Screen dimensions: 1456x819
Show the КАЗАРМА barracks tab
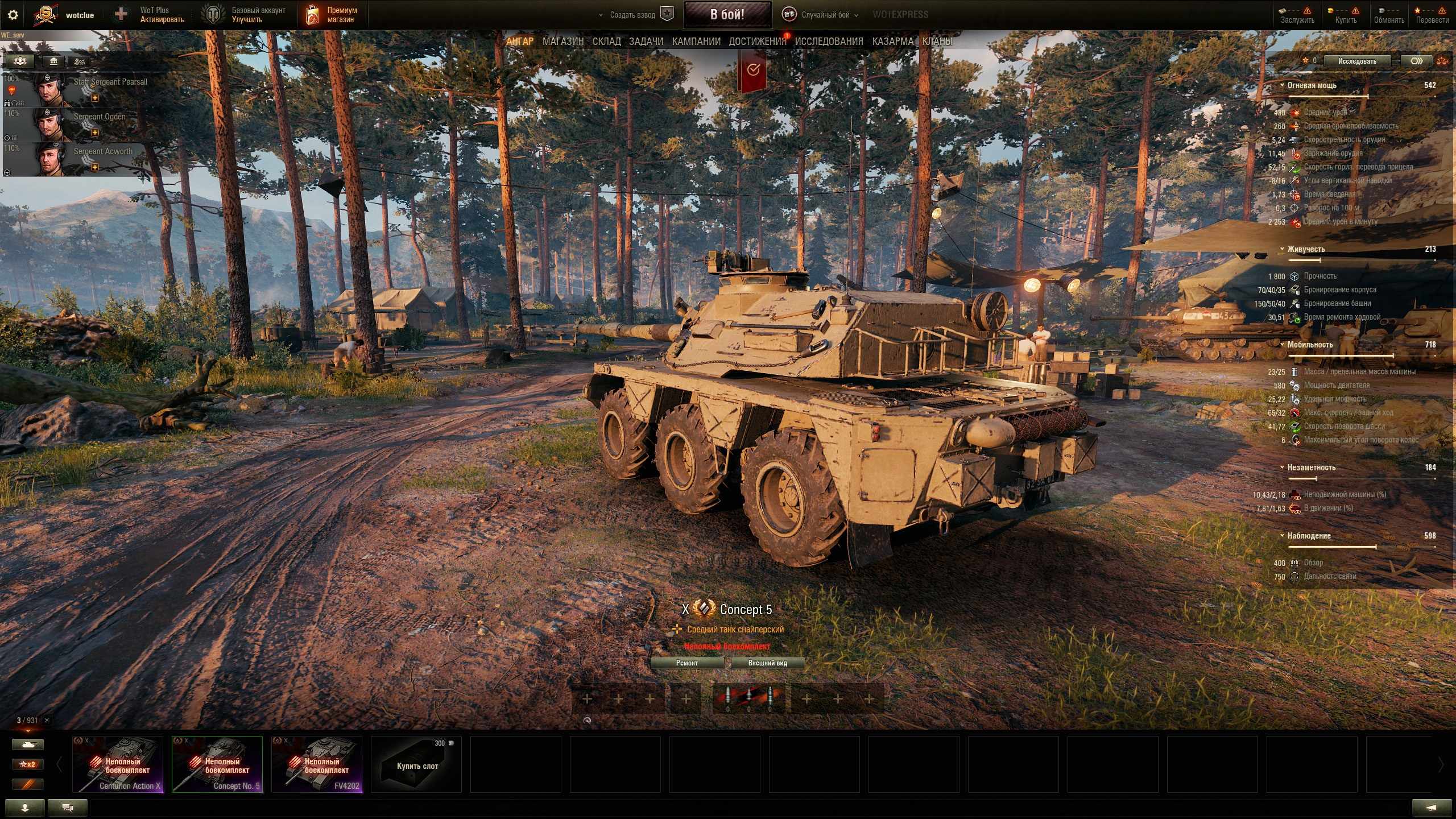[892, 41]
